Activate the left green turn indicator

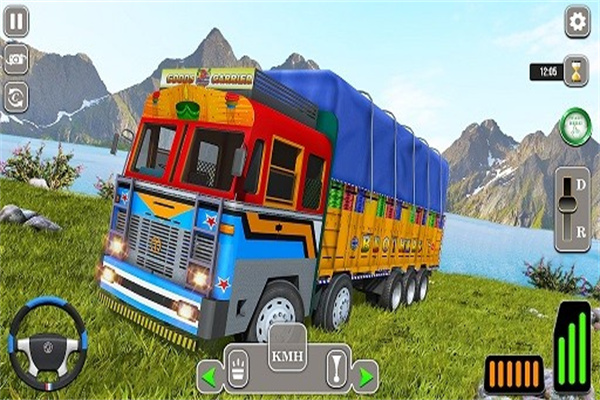tap(210, 377)
